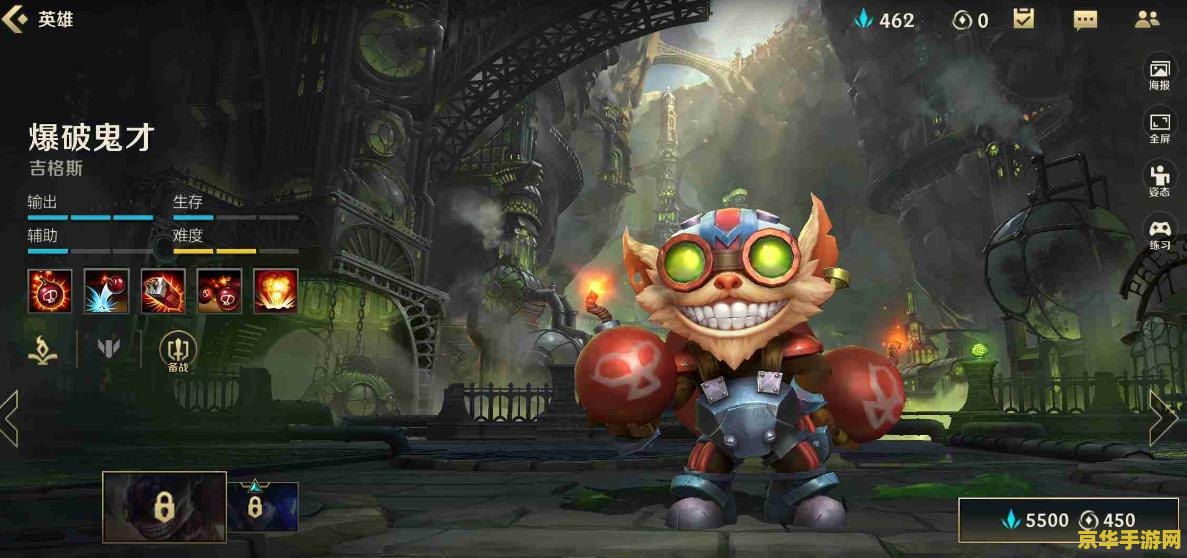Go to the next champion with right arrow
This screenshot has height=558, width=1187.
tap(1163, 418)
